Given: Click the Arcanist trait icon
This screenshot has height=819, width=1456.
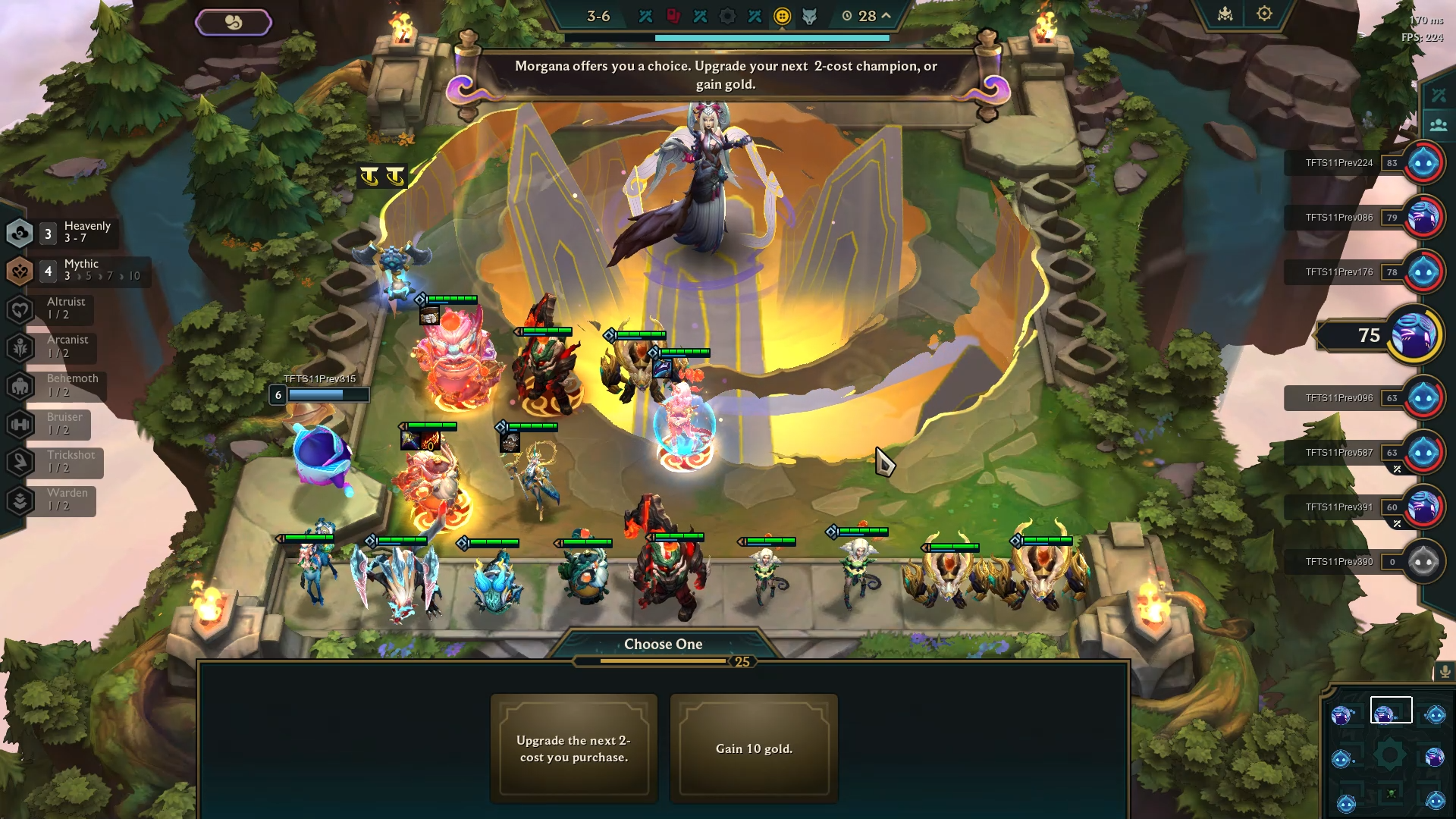Looking at the screenshot, I should tap(20, 347).
